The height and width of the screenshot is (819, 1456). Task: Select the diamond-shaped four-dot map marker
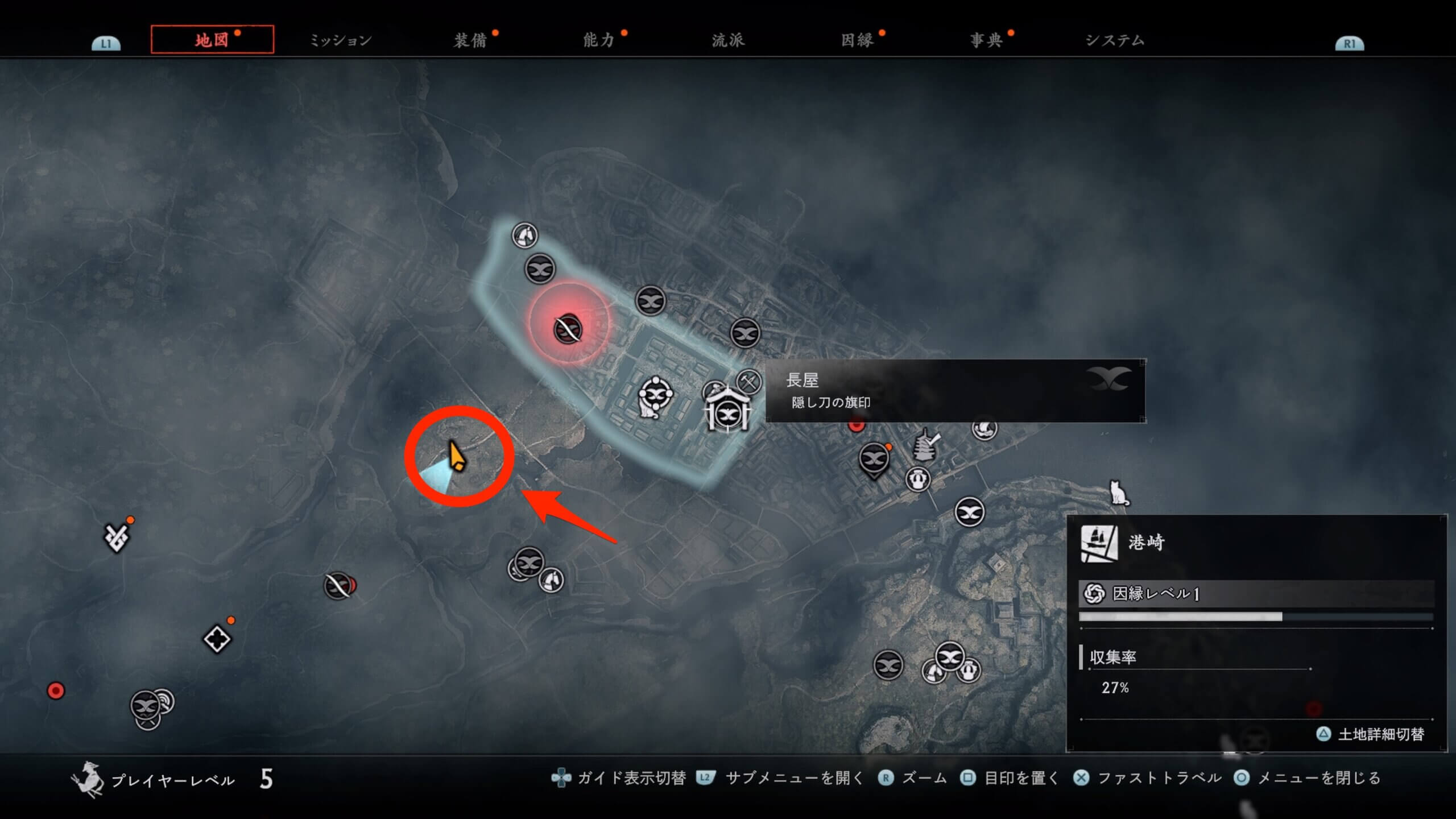(x=217, y=639)
